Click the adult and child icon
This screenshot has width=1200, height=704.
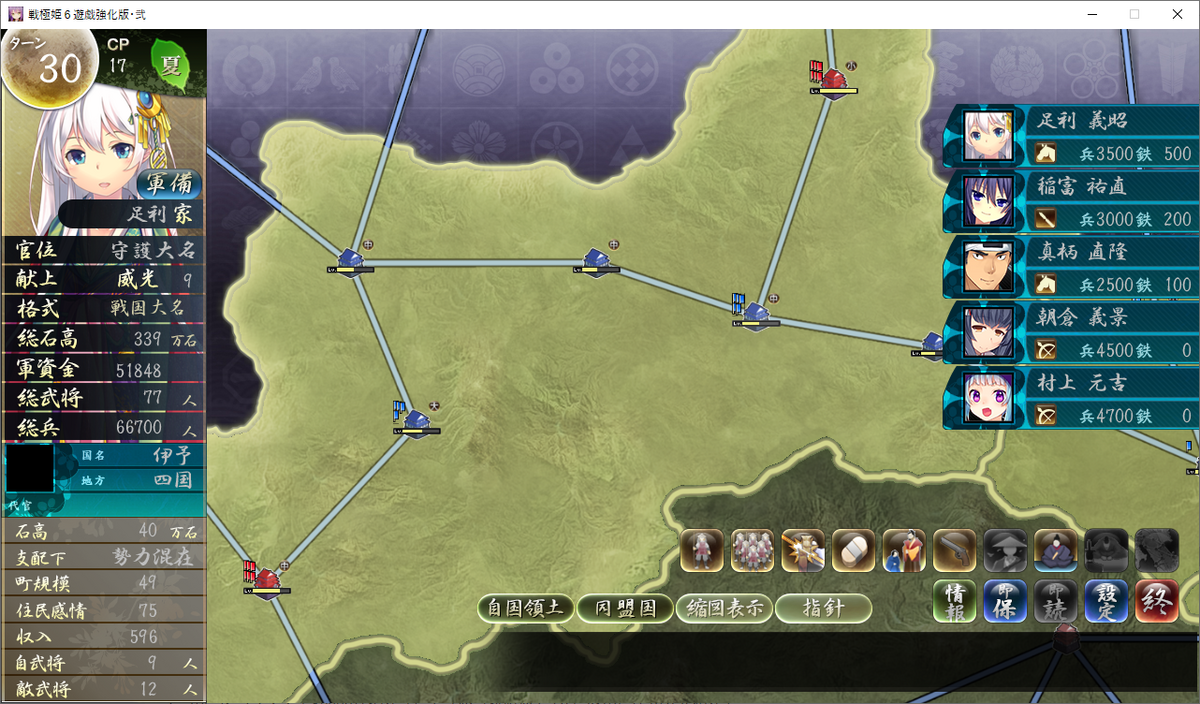(904, 551)
